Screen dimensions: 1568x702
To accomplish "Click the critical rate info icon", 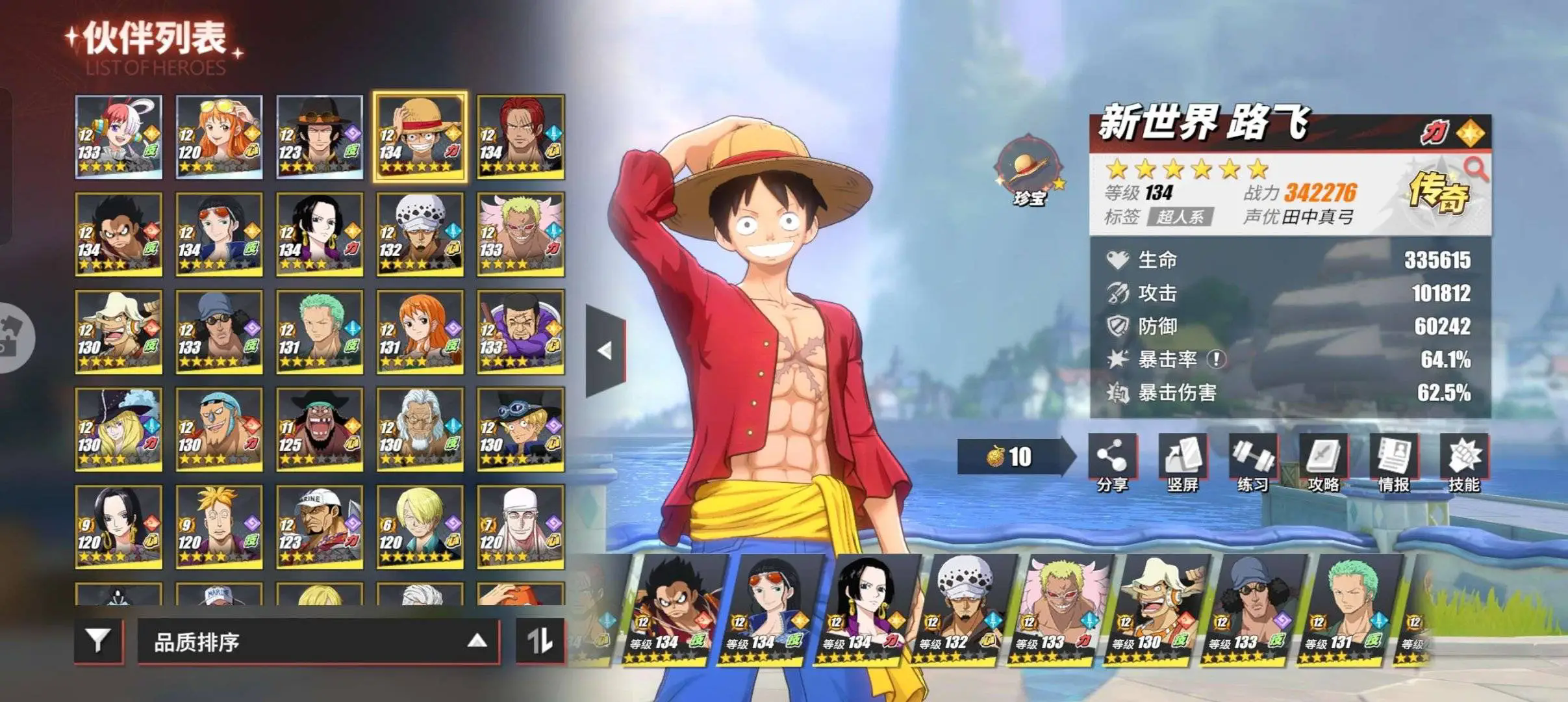I will [x=1216, y=359].
